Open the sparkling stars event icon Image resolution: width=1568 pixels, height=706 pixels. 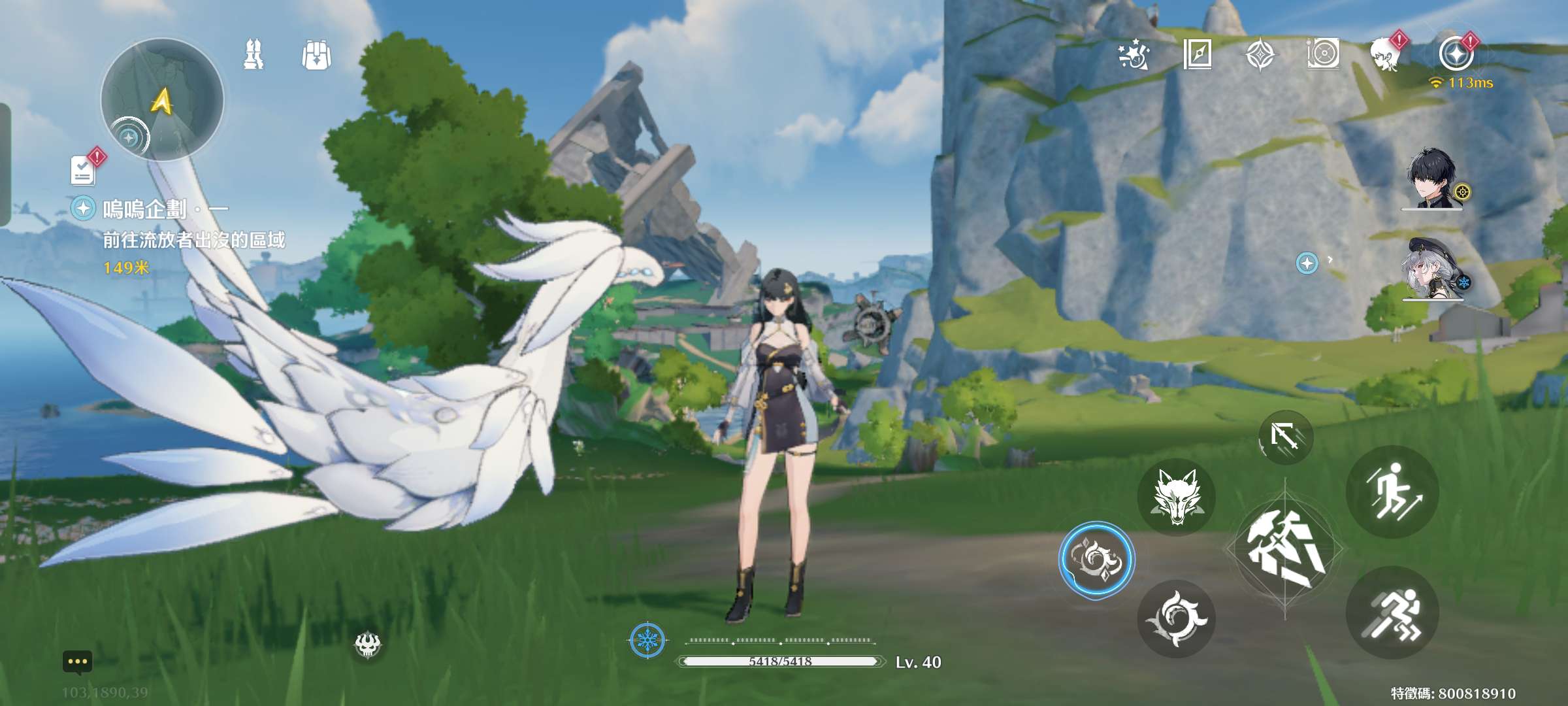(x=1134, y=55)
